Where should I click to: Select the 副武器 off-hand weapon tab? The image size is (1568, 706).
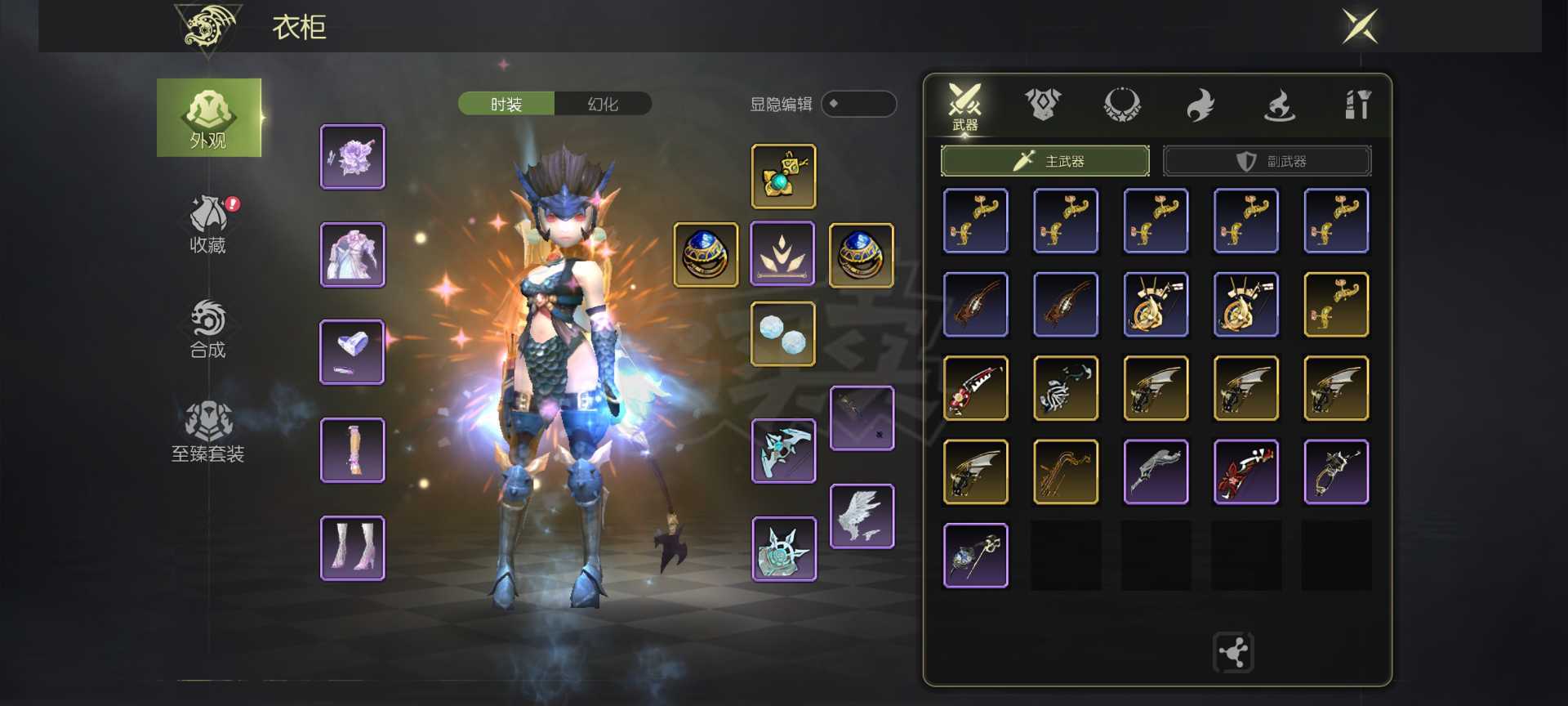pyautogui.click(x=1267, y=161)
